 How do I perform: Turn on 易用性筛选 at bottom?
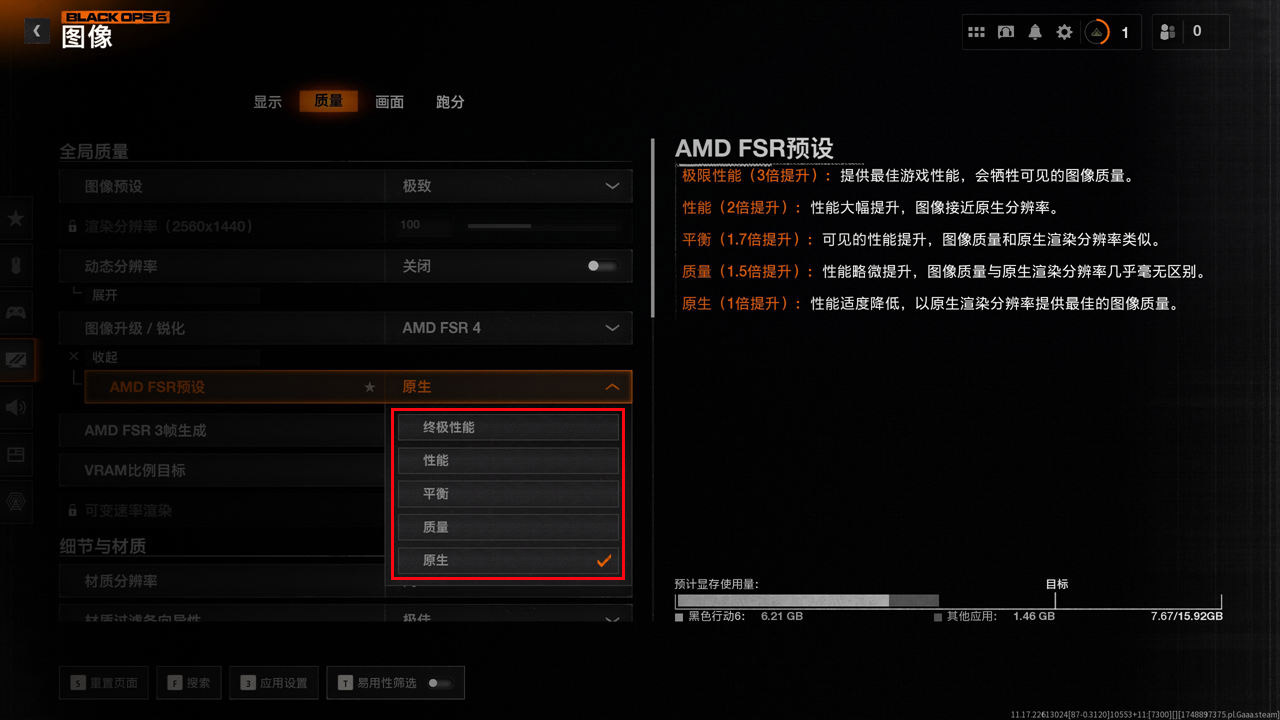[x=440, y=682]
